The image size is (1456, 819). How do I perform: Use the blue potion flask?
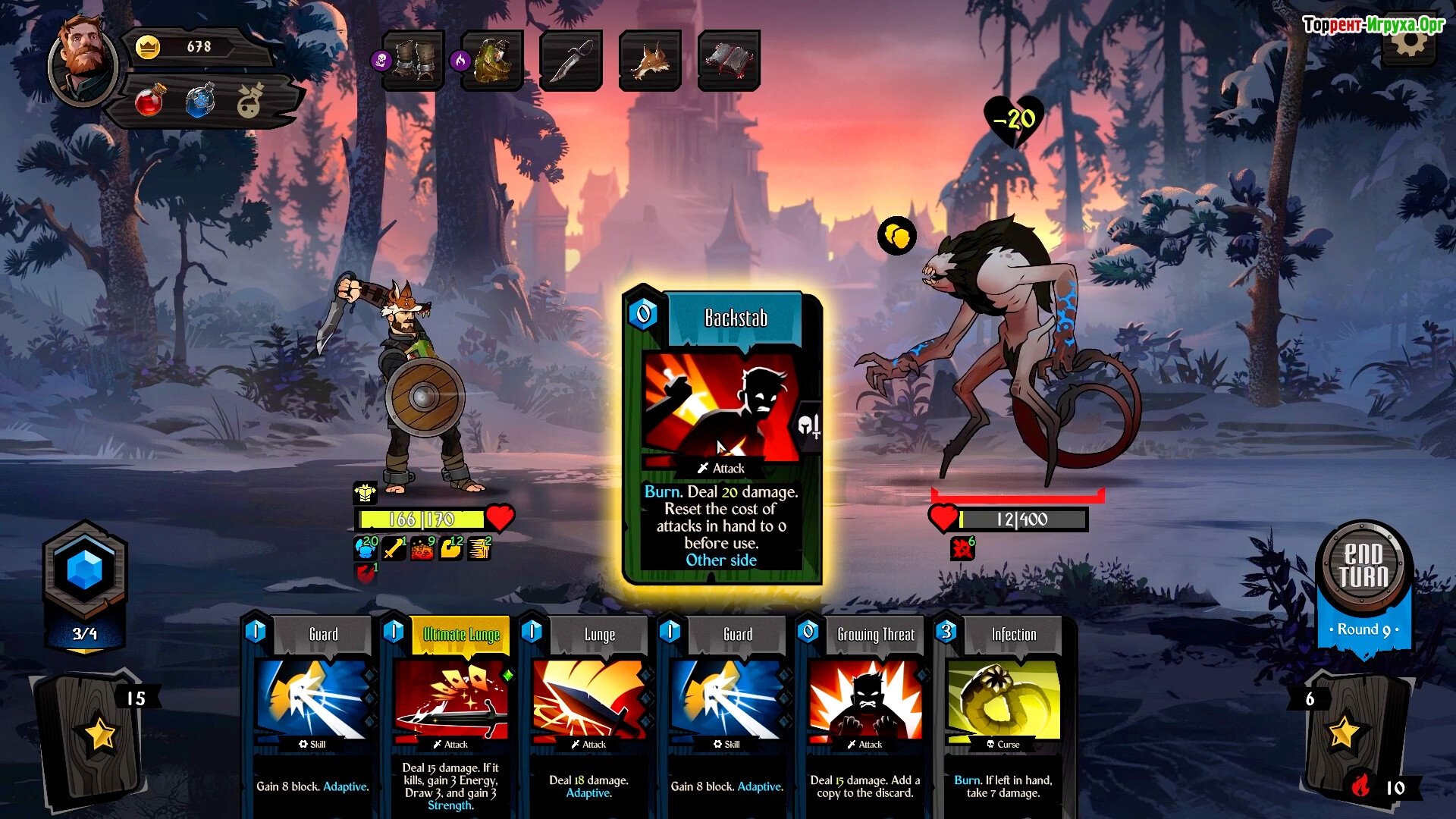click(199, 101)
